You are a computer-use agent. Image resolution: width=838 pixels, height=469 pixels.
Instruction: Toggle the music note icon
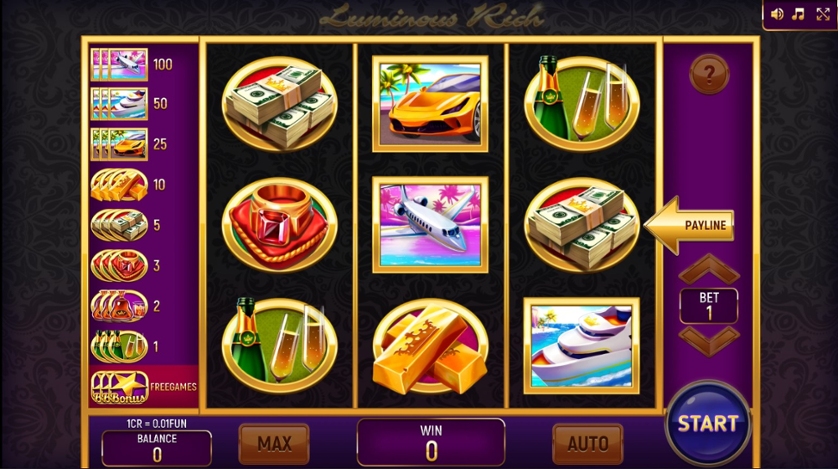pos(799,14)
